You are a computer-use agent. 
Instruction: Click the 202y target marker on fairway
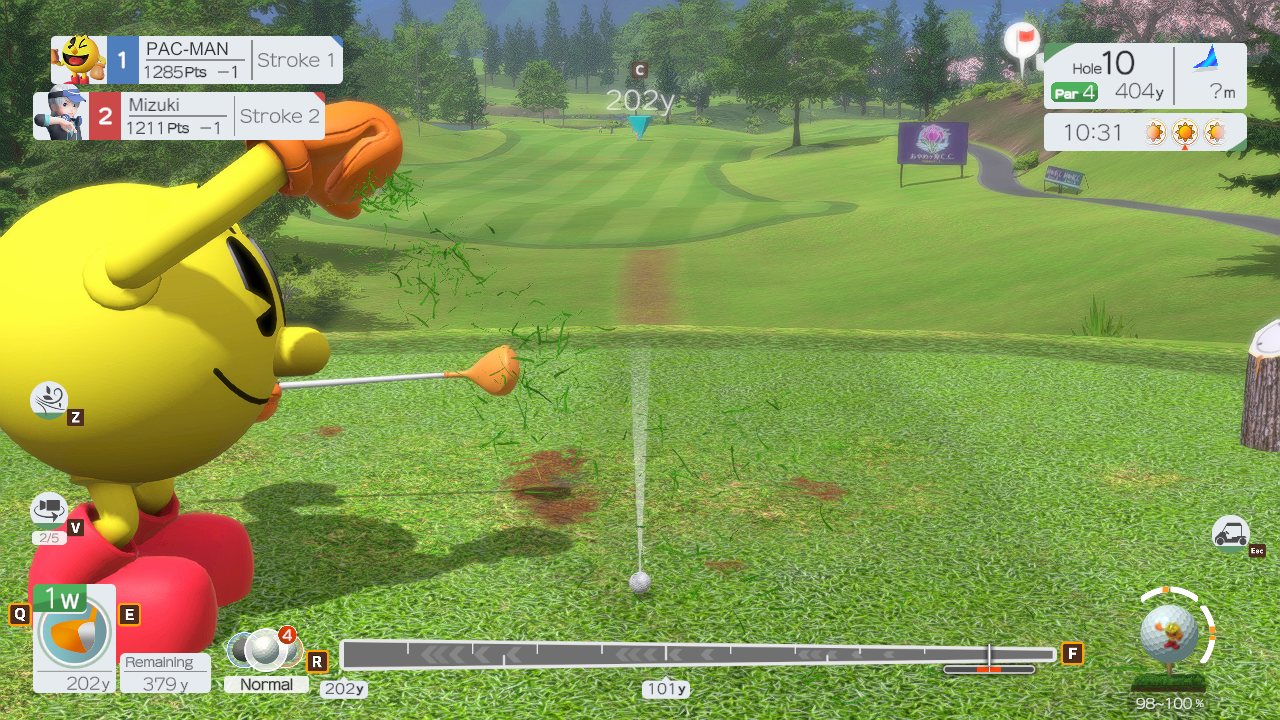[639, 125]
